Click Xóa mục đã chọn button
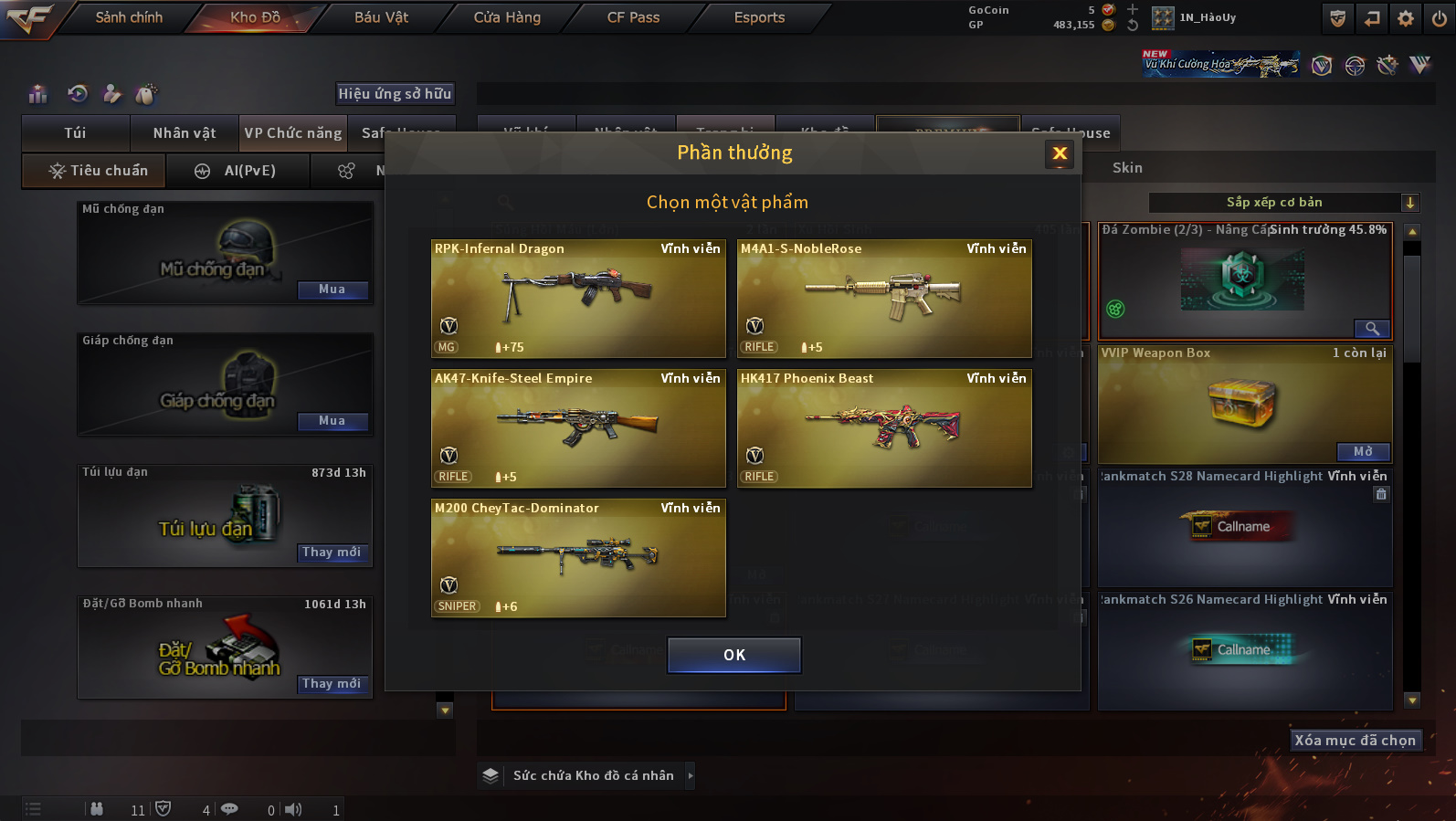1456x821 pixels. [1355, 741]
